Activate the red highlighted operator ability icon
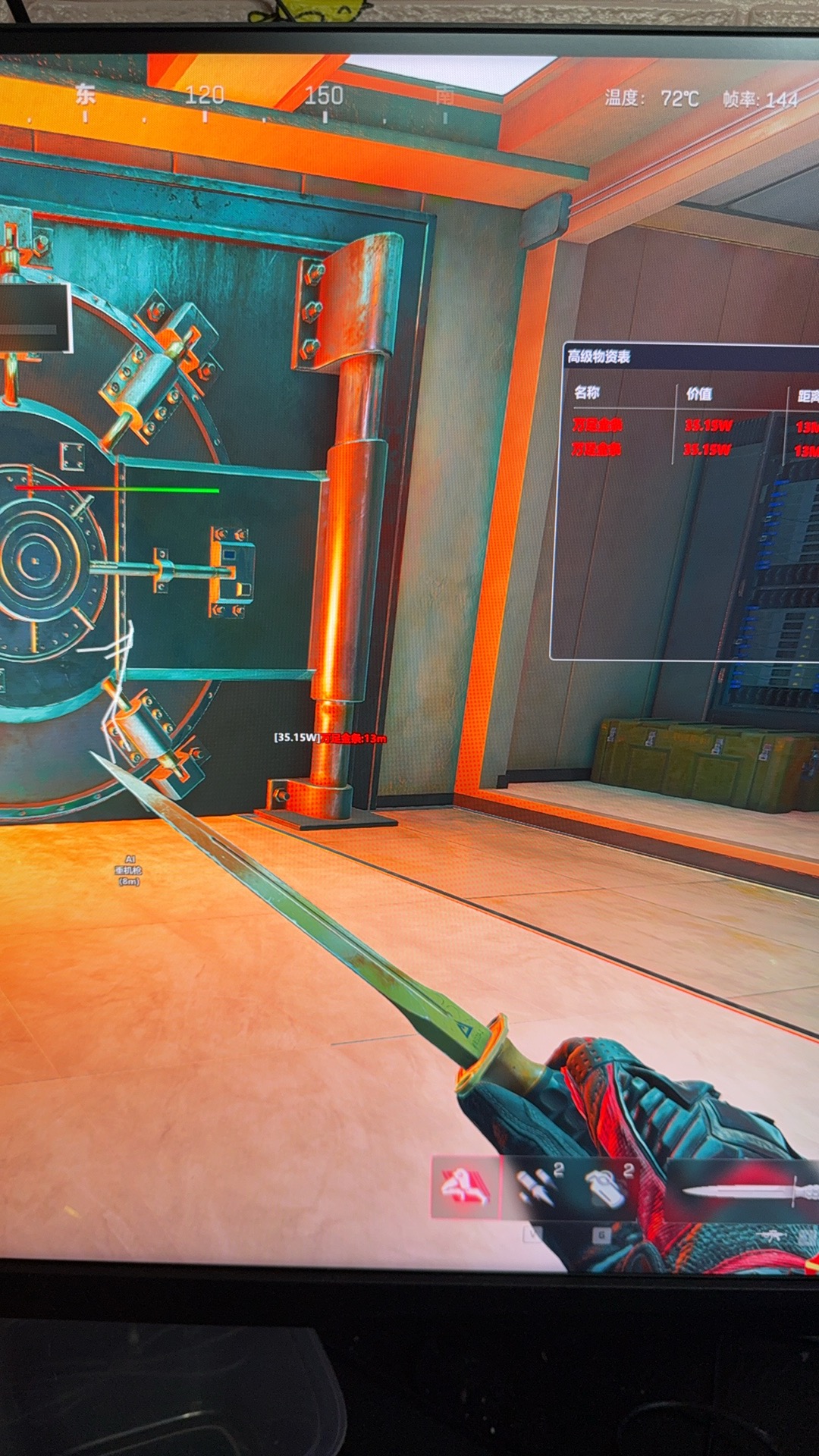Image resolution: width=819 pixels, height=1456 pixels. pyautogui.click(x=466, y=1187)
